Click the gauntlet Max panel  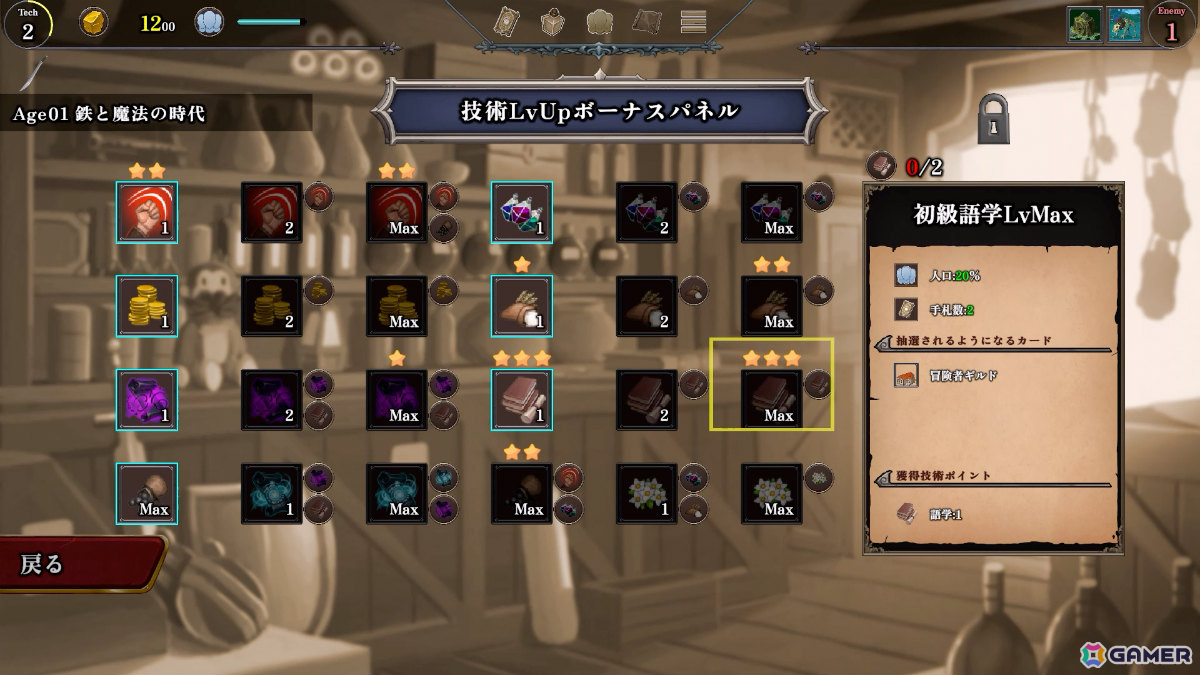tap(147, 494)
